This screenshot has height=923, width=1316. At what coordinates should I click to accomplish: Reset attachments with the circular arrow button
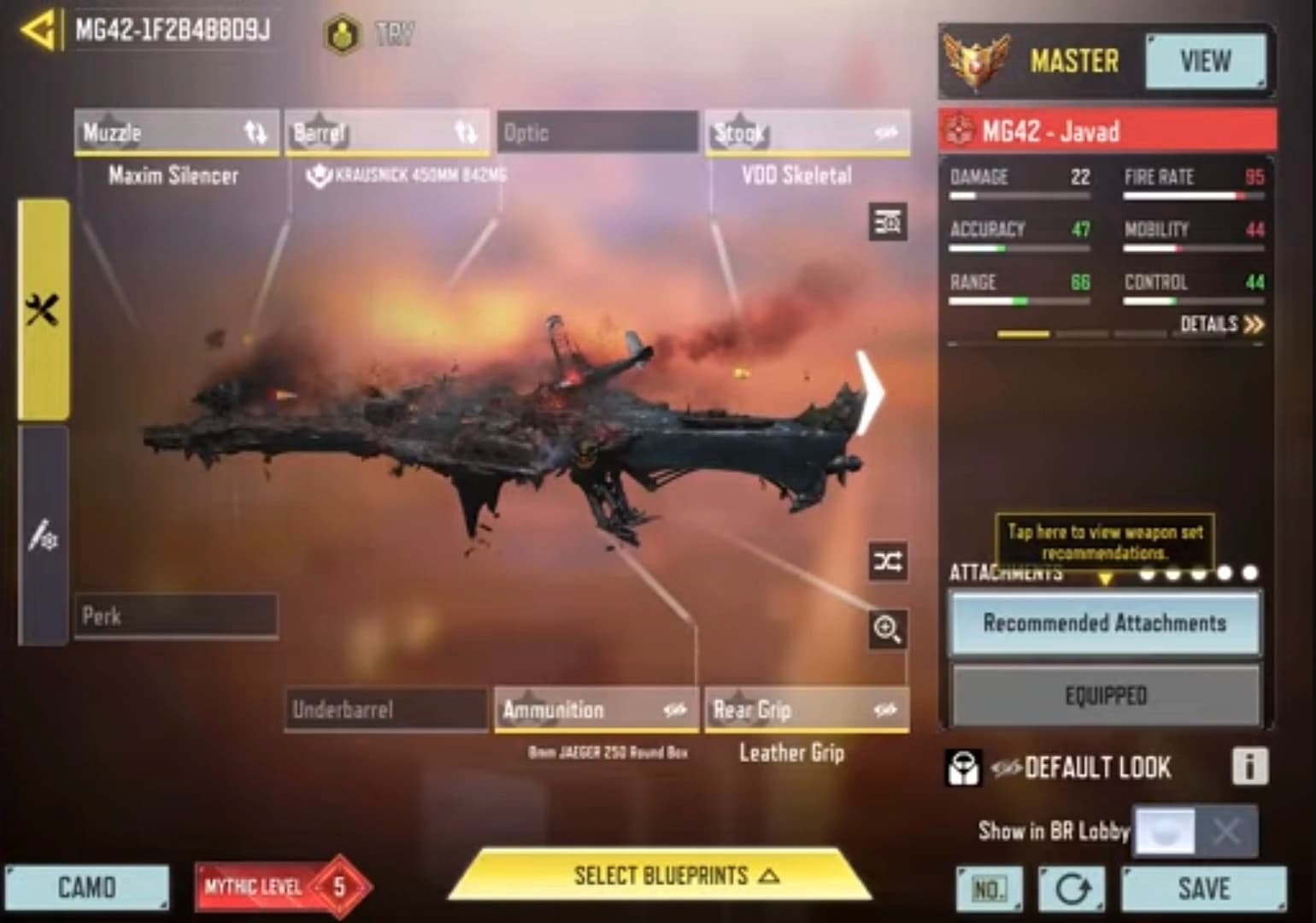1072,889
